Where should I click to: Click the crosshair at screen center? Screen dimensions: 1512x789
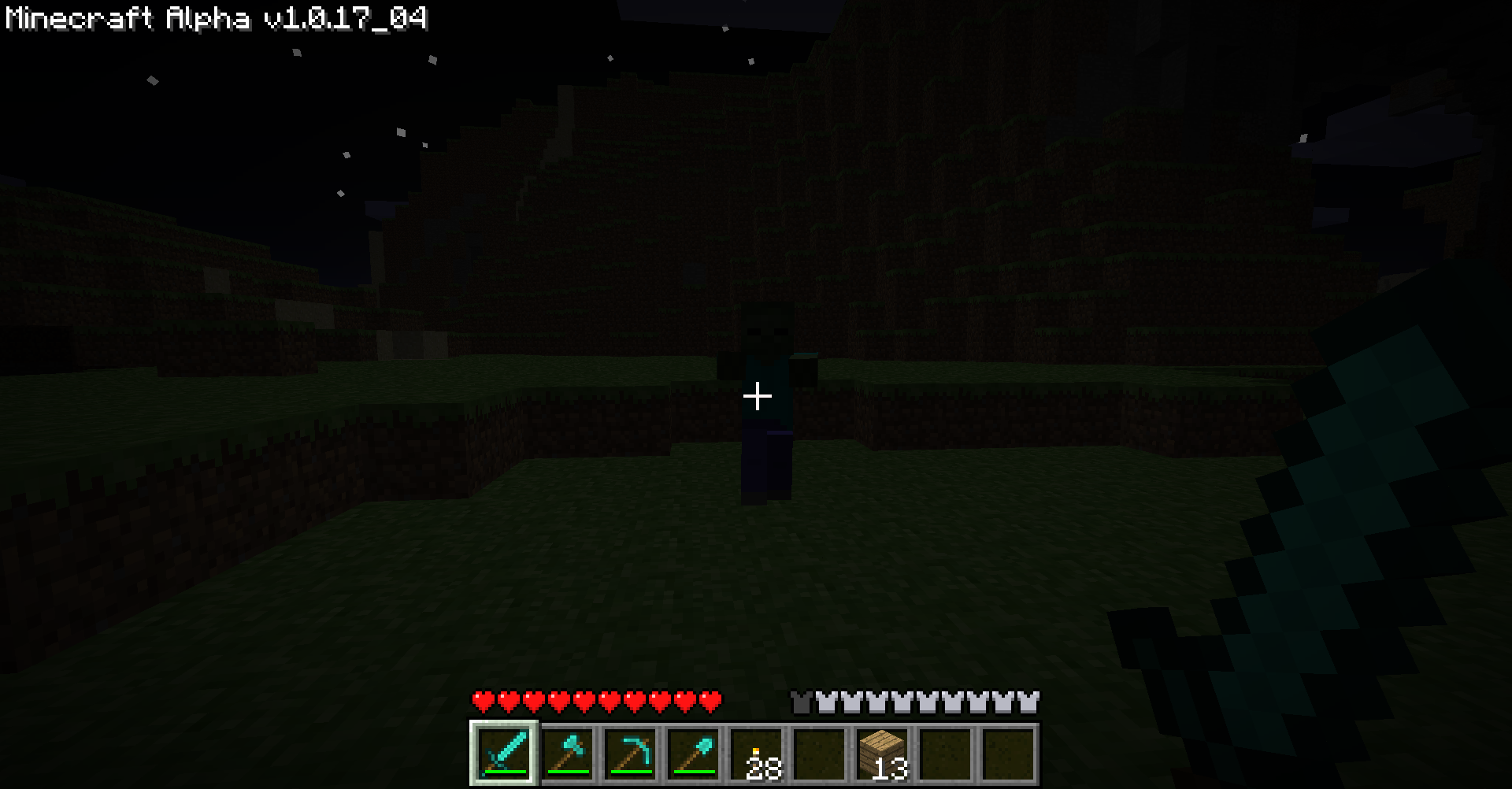[756, 396]
